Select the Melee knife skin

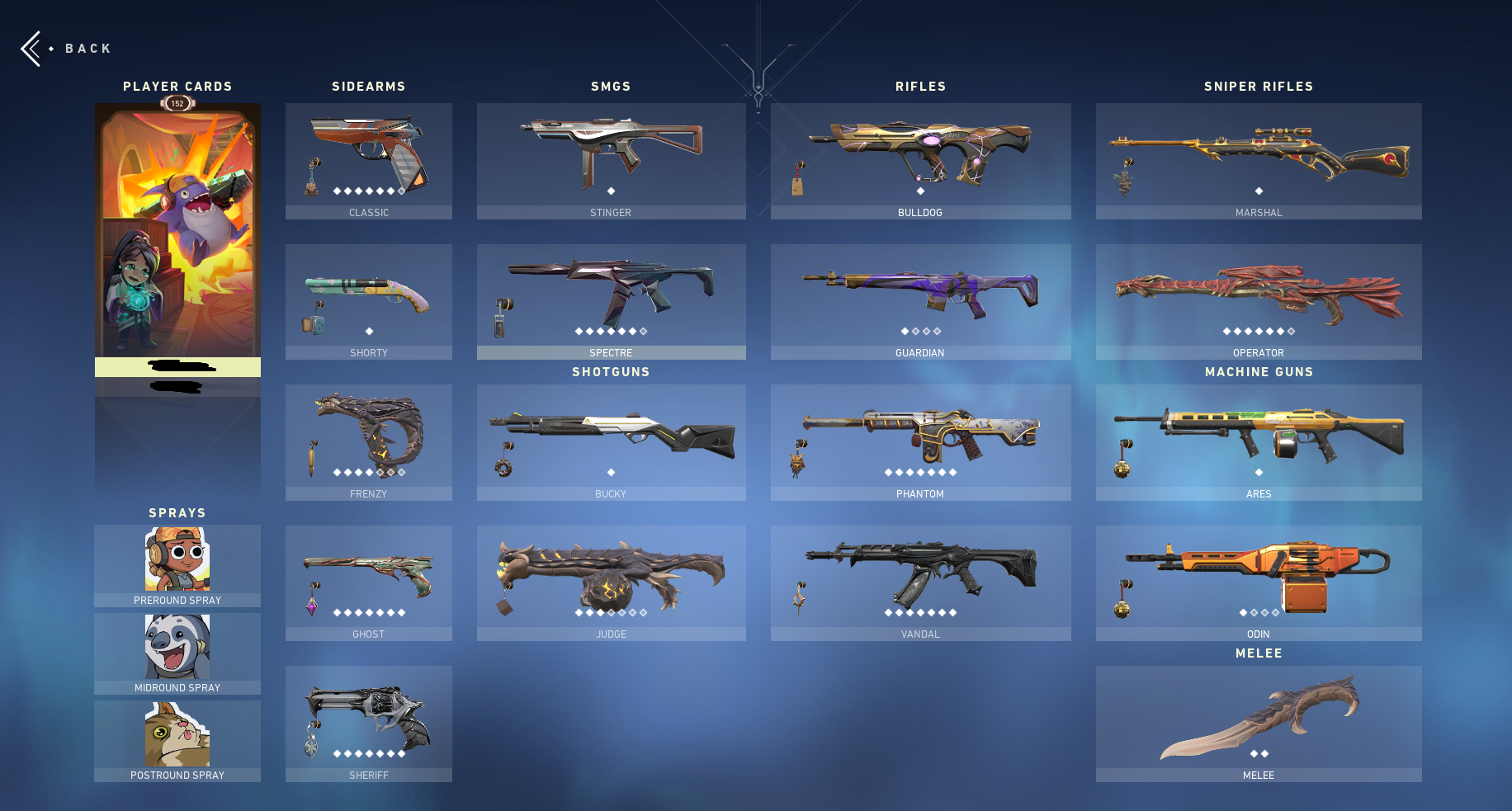tap(1258, 724)
